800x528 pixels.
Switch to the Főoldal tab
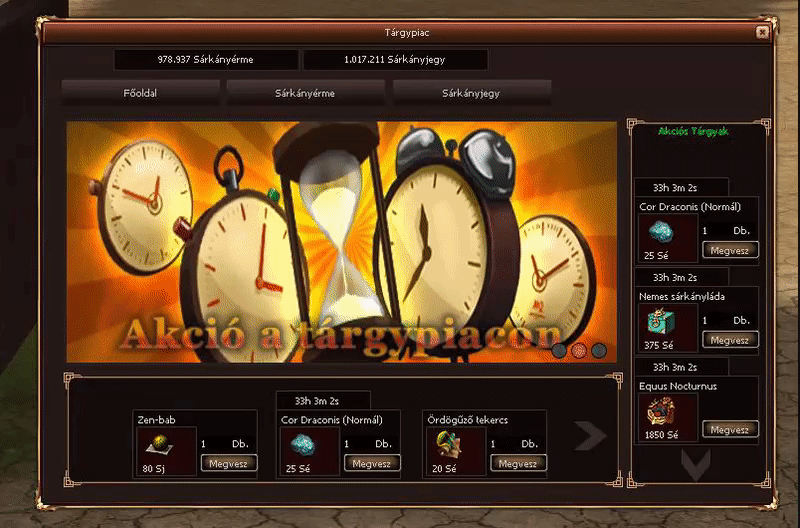pos(141,93)
